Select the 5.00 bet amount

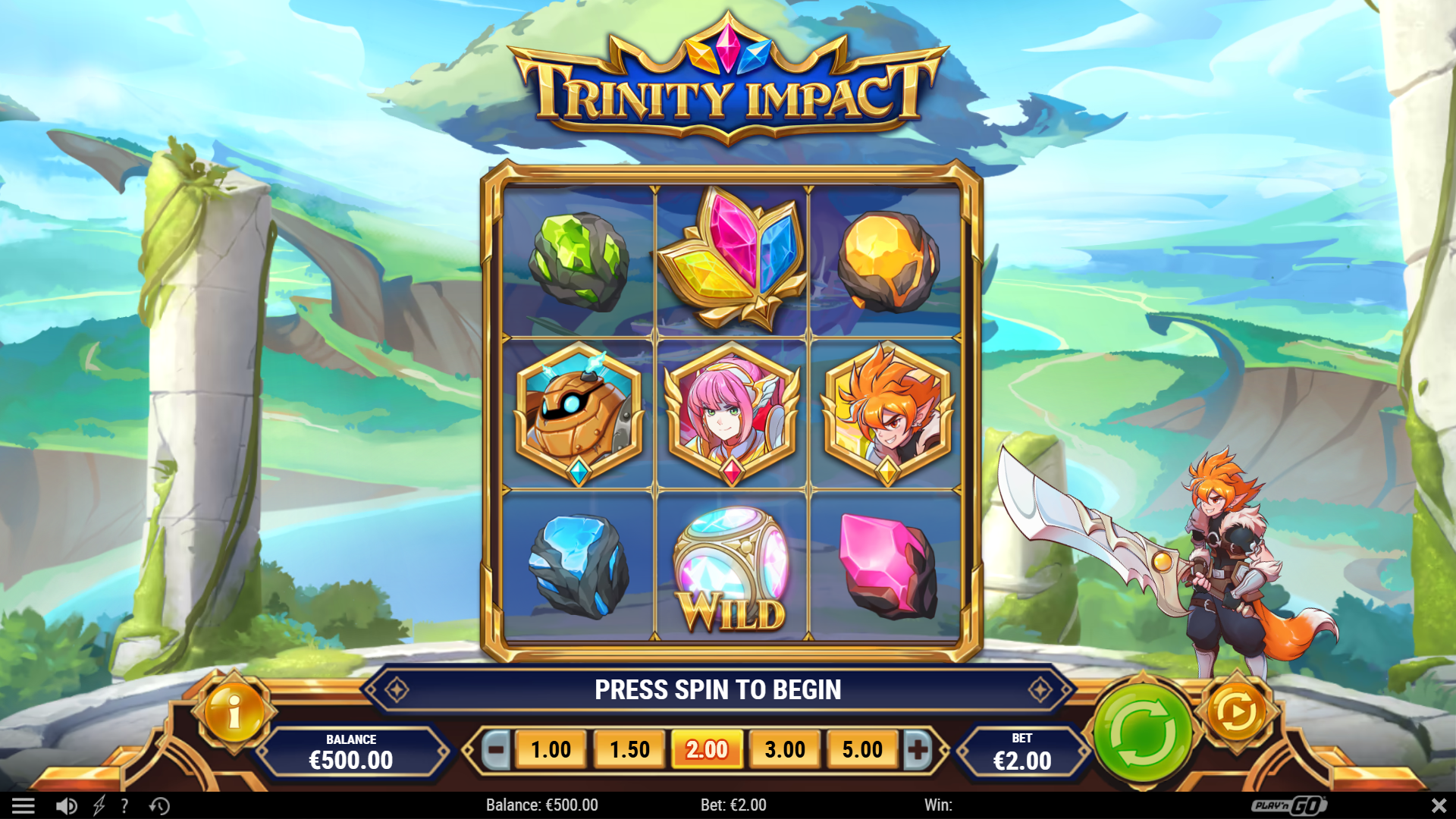pos(862,749)
